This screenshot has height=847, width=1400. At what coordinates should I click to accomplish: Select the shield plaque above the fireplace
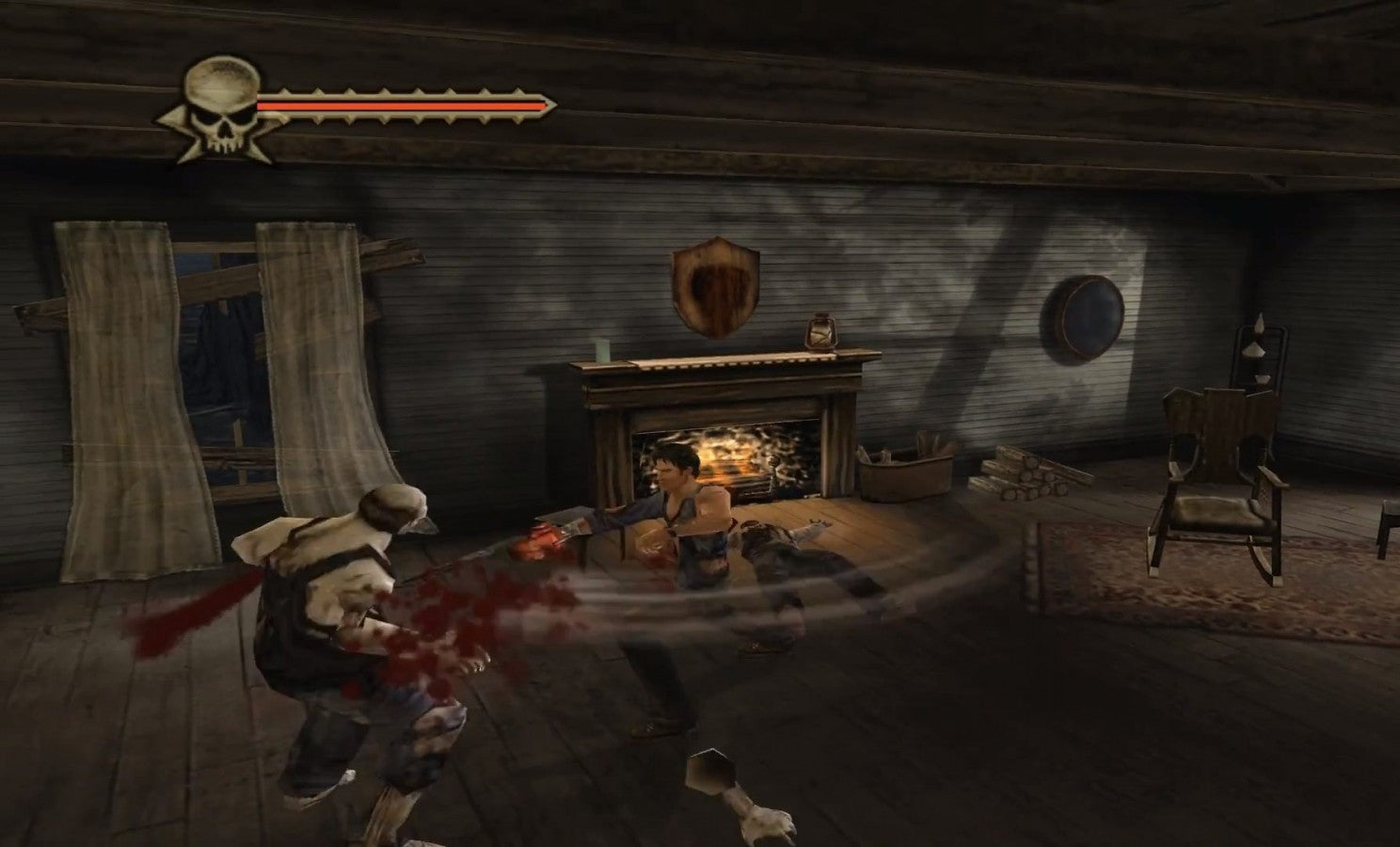click(717, 287)
